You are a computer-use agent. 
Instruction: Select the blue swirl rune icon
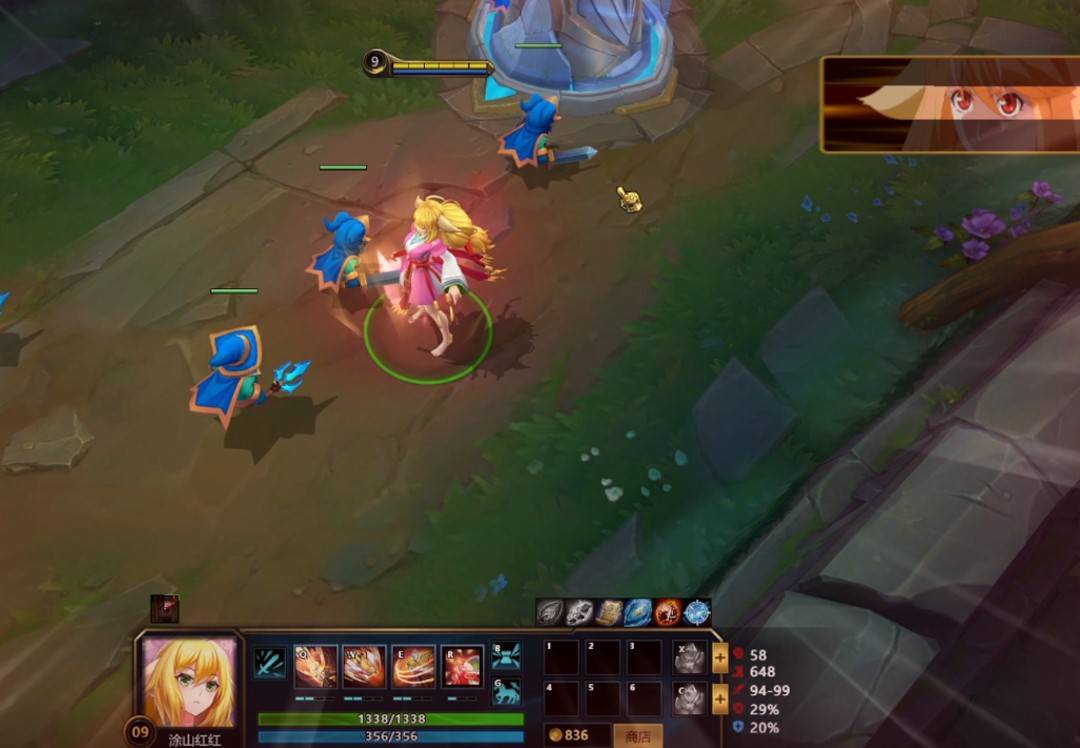[x=638, y=612]
